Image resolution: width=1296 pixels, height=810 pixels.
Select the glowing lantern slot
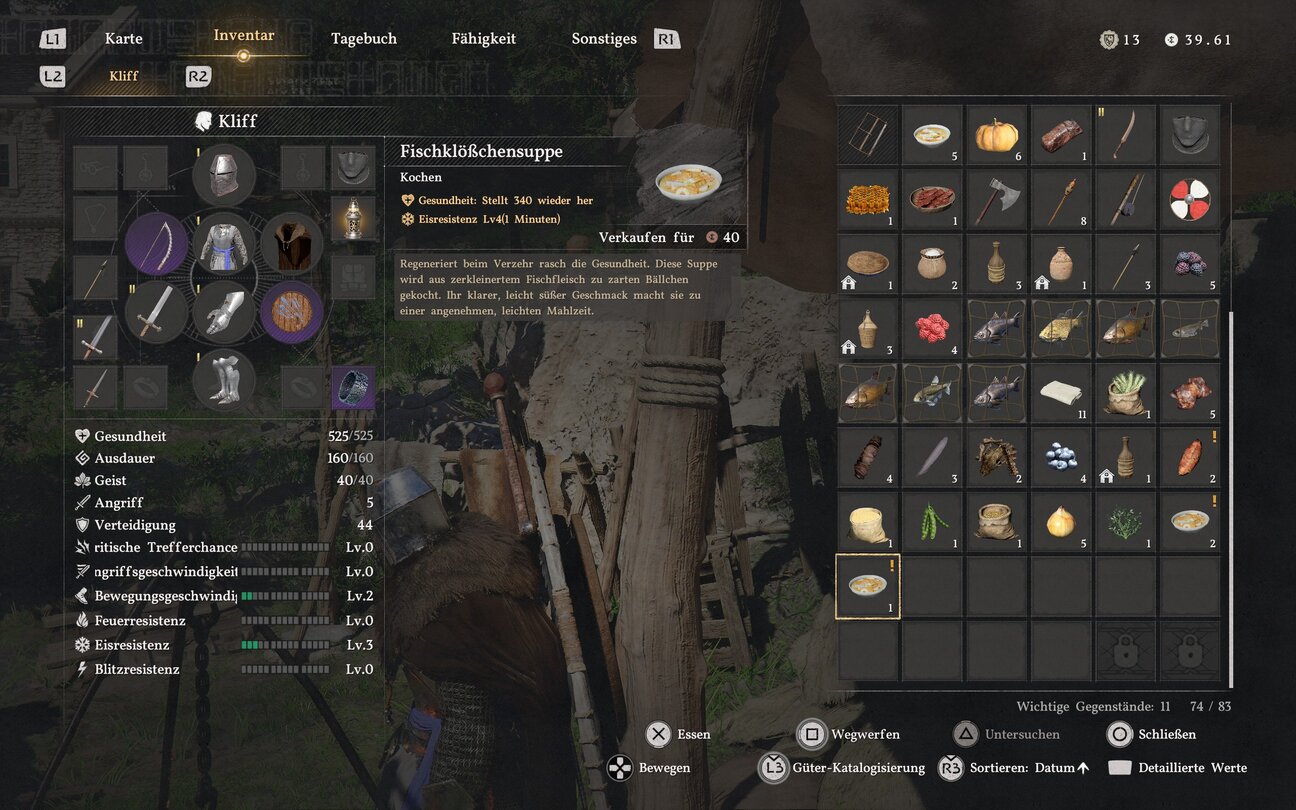point(353,217)
